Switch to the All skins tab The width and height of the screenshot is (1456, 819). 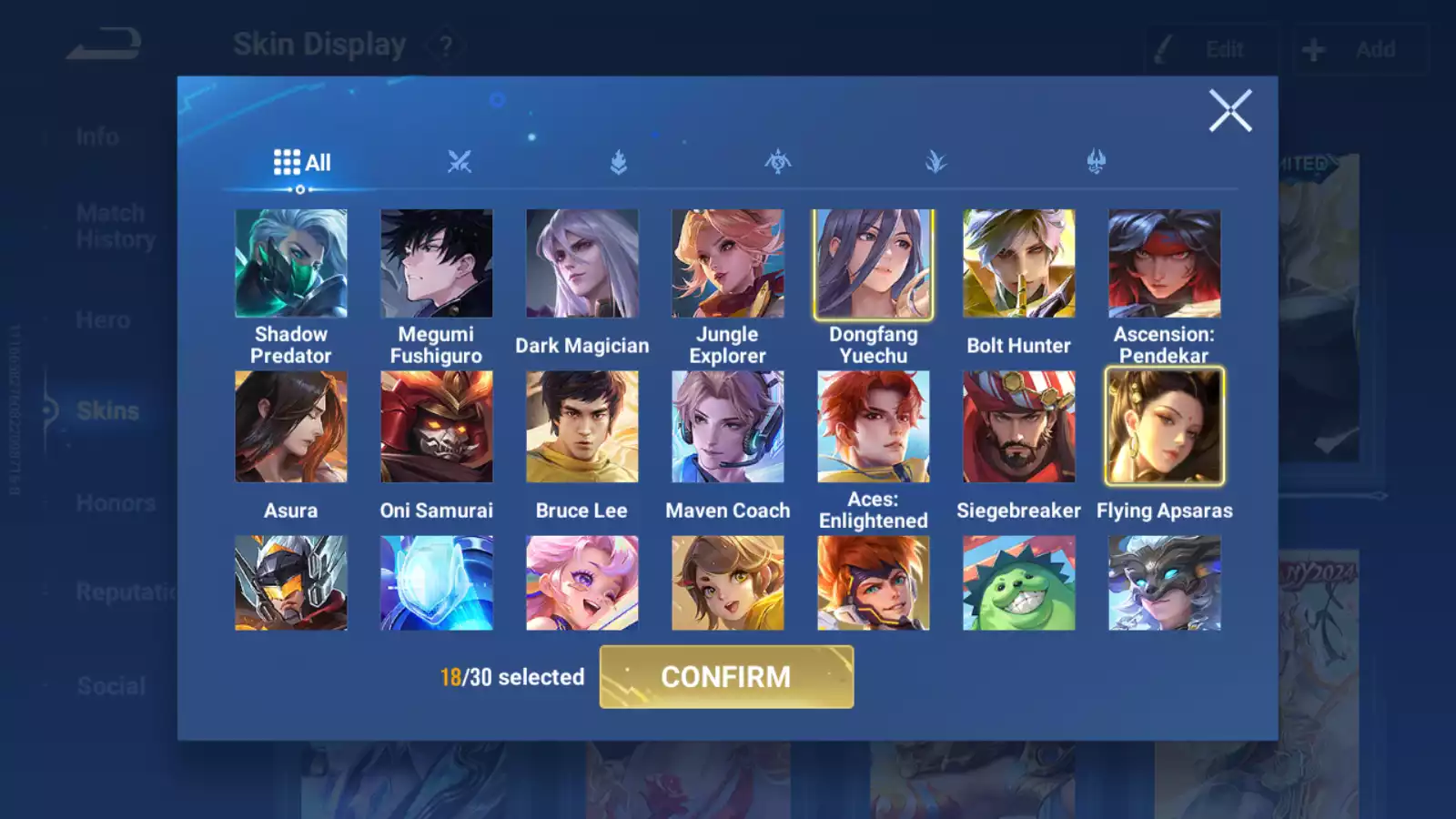tap(302, 163)
